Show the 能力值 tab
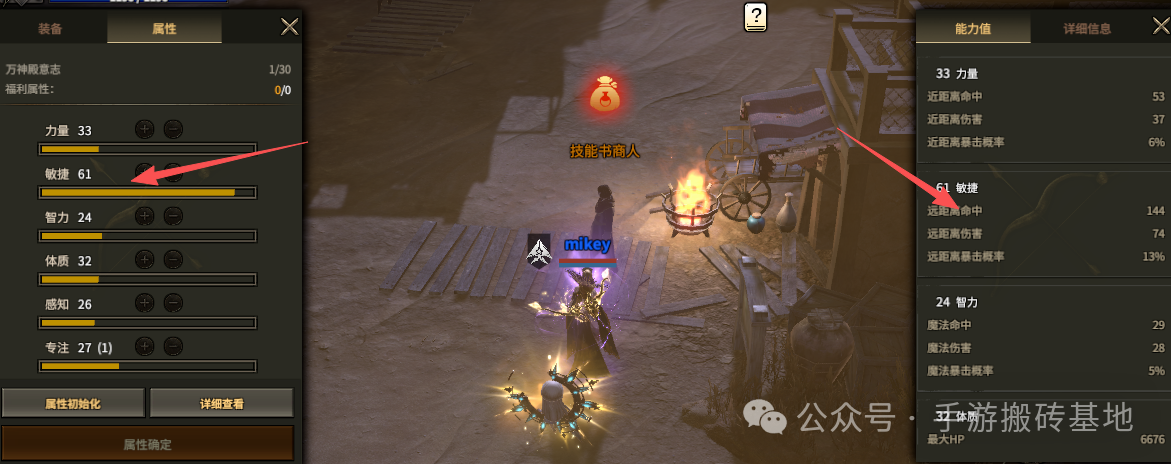This screenshot has width=1171, height=464. (972, 28)
